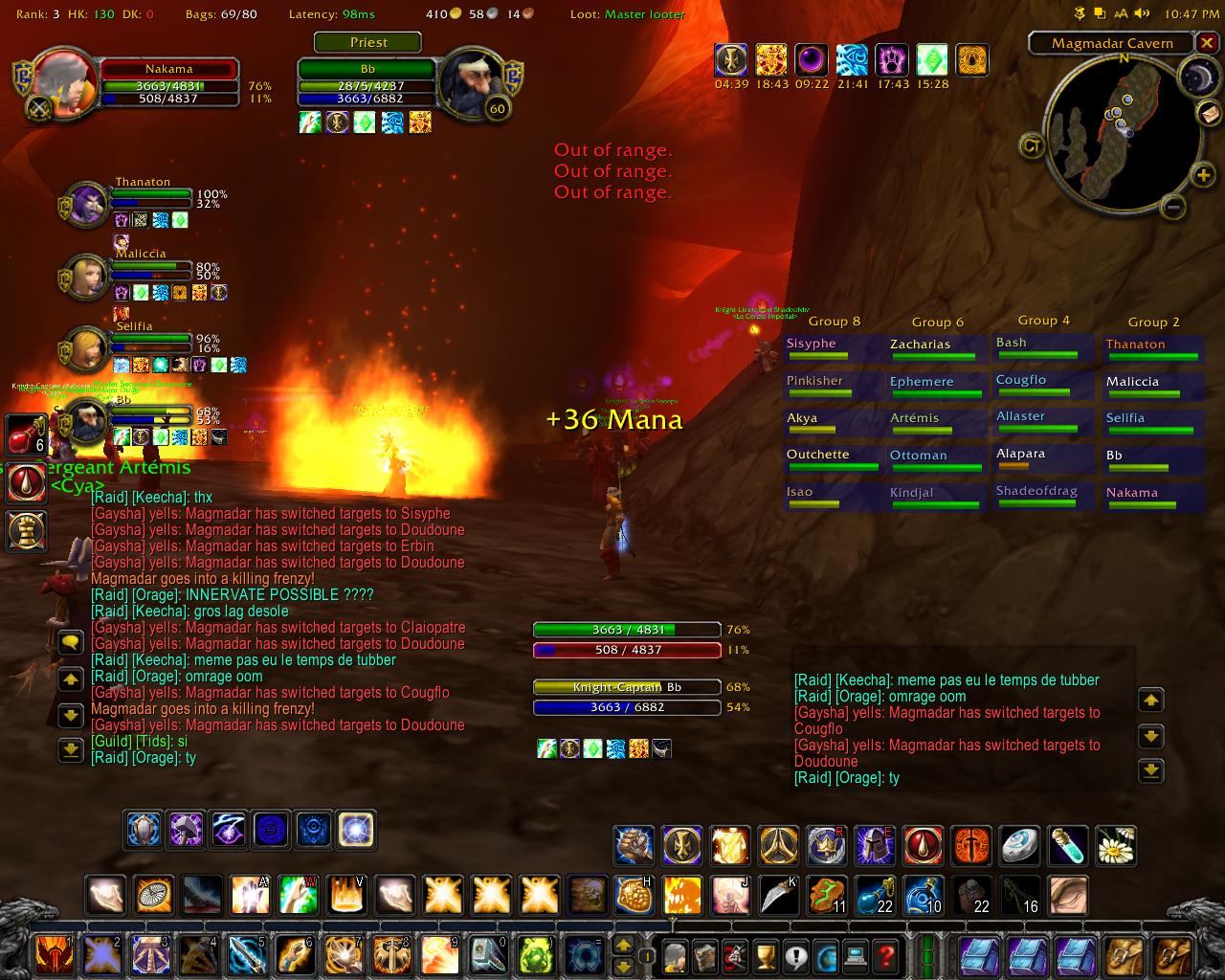Open the backpack bag slot
This screenshot has height=980, width=1225.
[x=1172, y=954]
